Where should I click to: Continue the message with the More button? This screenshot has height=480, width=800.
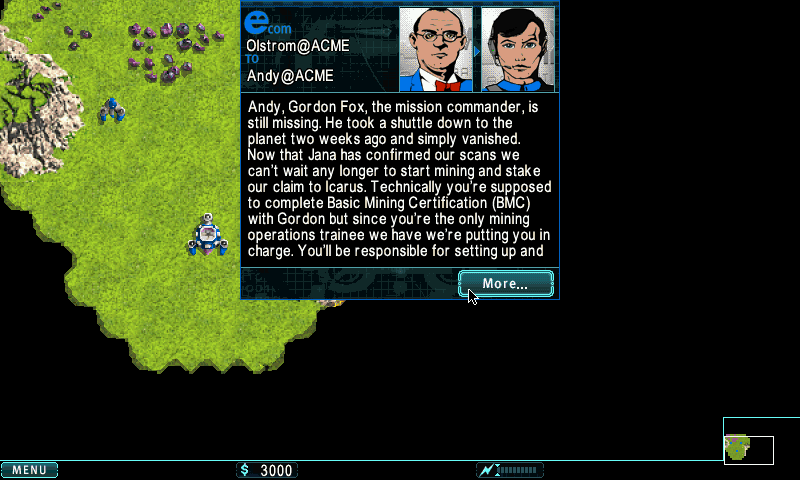(x=505, y=284)
